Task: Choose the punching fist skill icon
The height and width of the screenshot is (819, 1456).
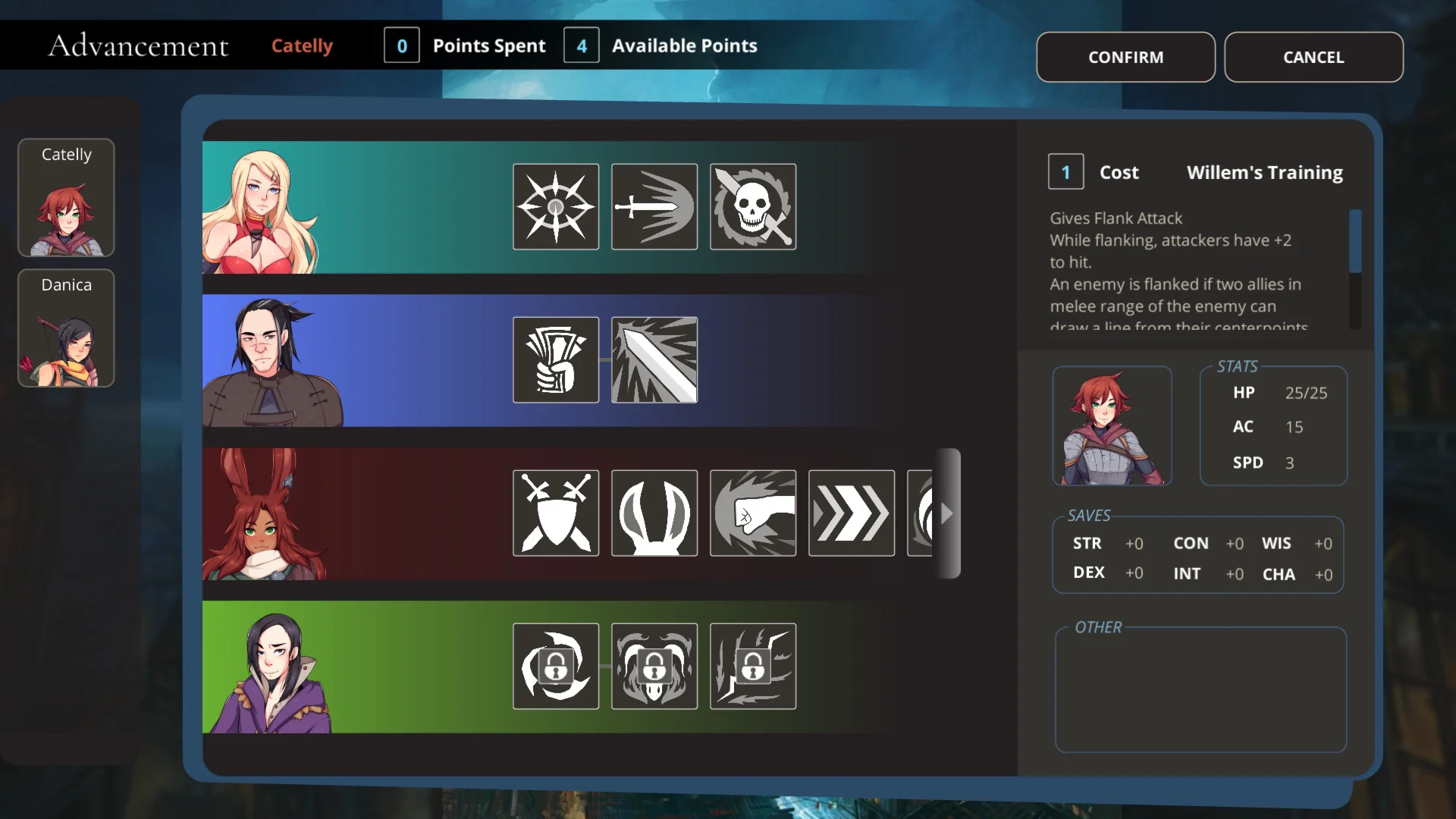Action: coord(753,513)
